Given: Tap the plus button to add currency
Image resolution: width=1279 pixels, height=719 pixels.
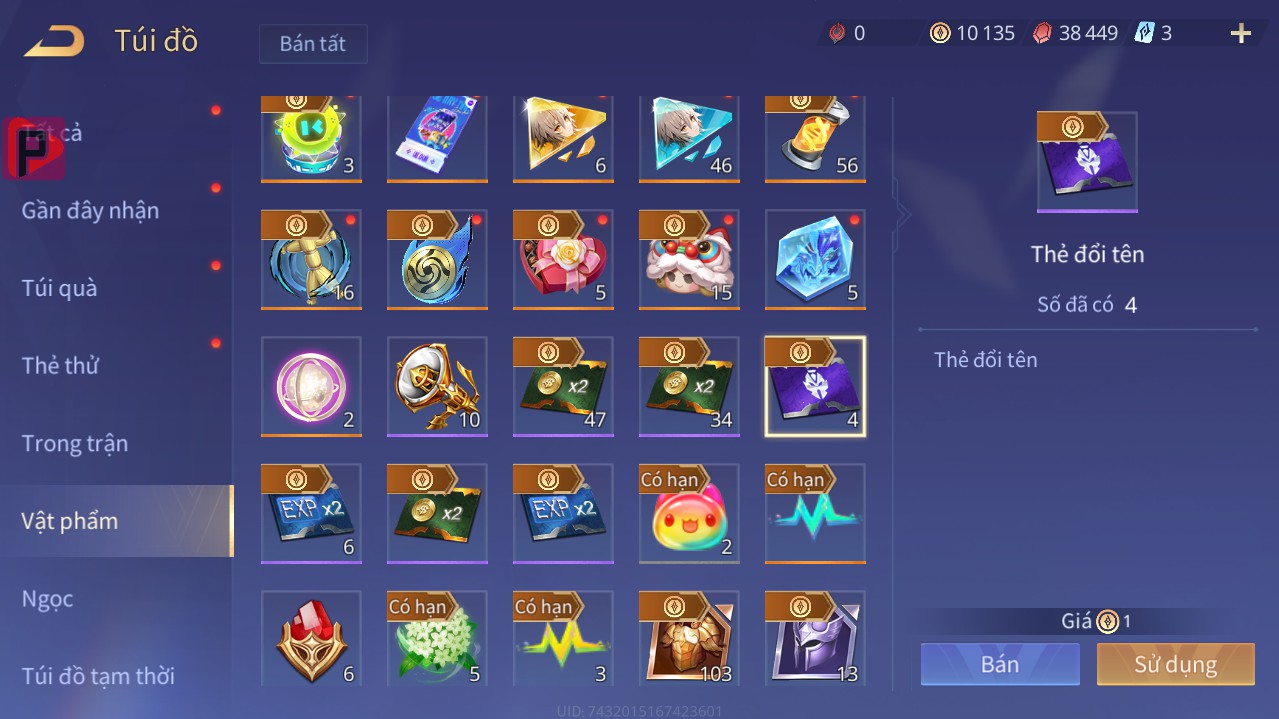Looking at the screenshot, I should coord(1240,34).
